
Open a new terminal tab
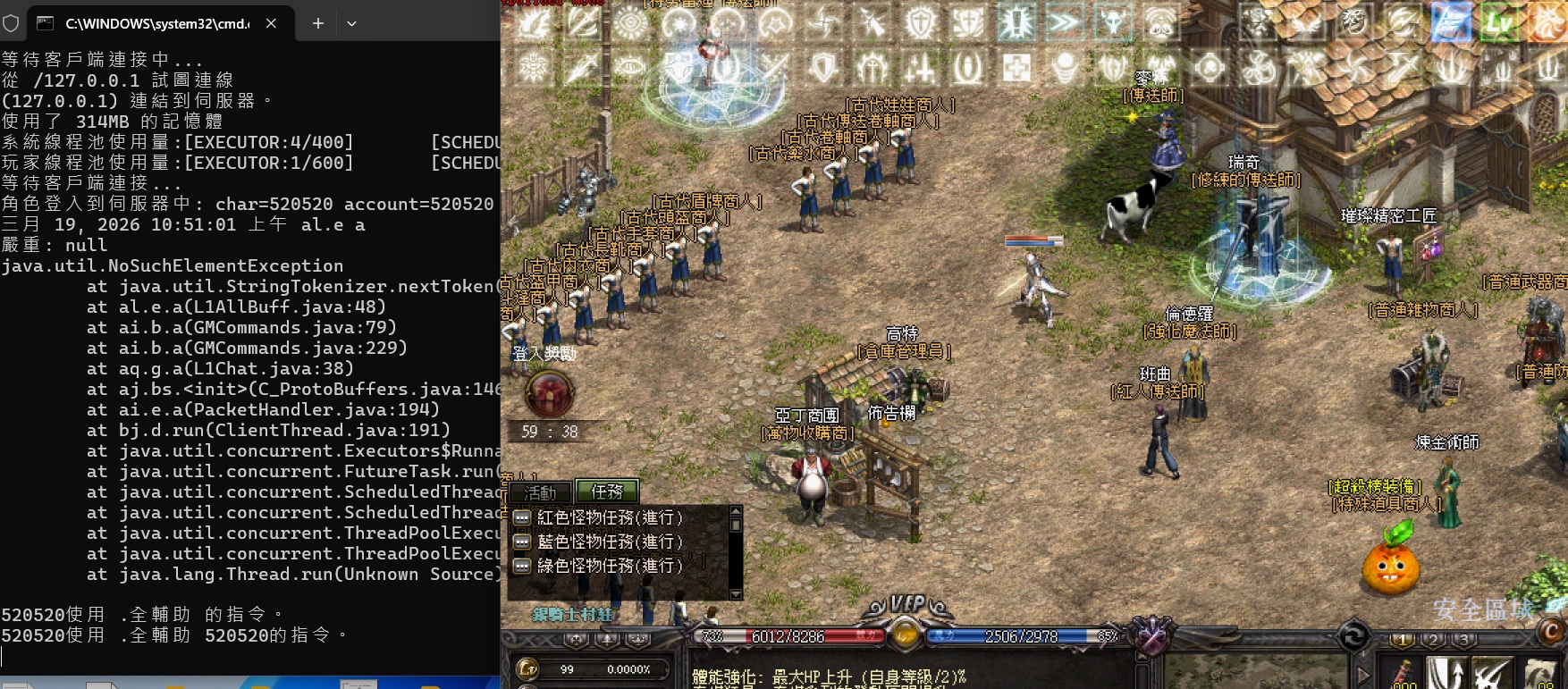coord(317,24)
